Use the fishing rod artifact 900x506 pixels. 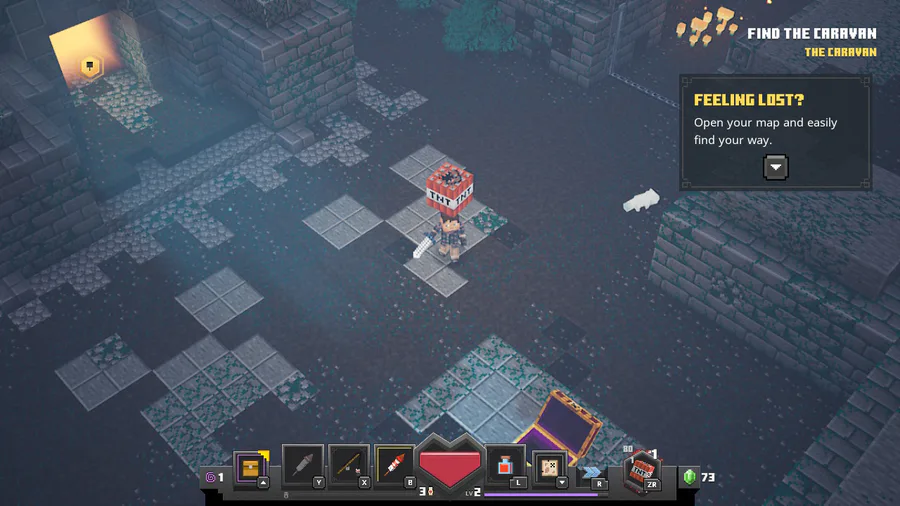[x=349, y=465]
